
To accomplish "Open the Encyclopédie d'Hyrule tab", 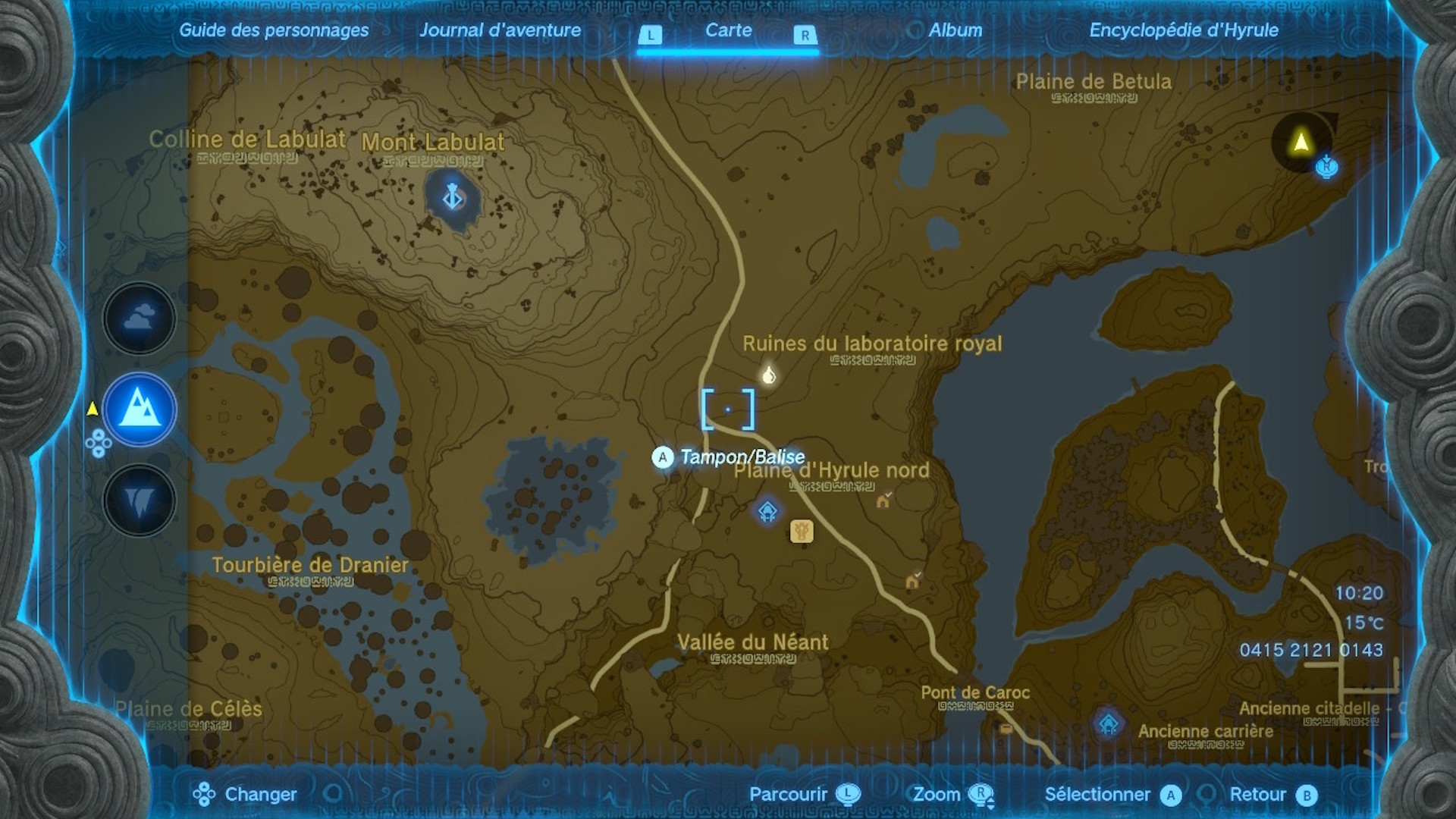I will (1183, 30).
